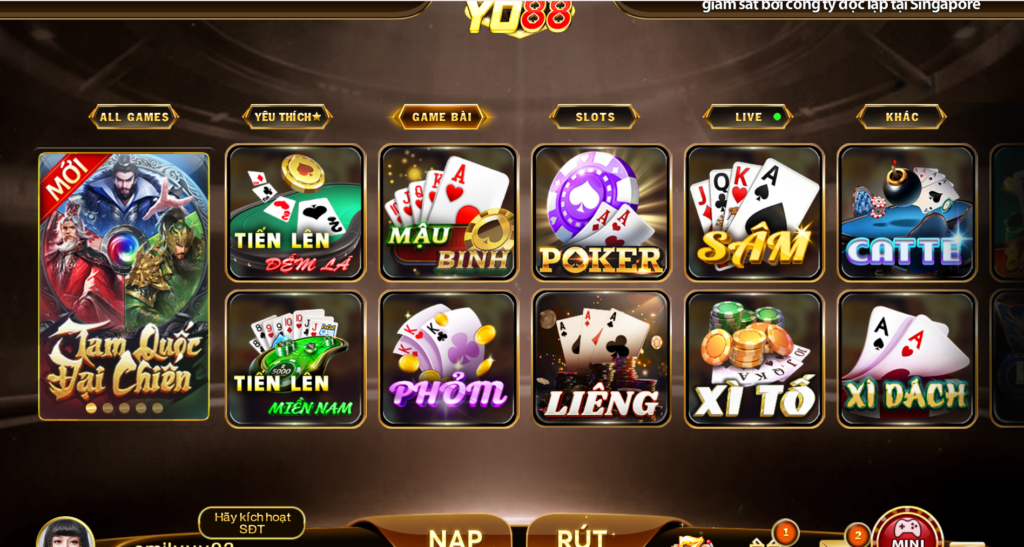
Task: Open the RÚT withdraw button
Action: (582, 535)
